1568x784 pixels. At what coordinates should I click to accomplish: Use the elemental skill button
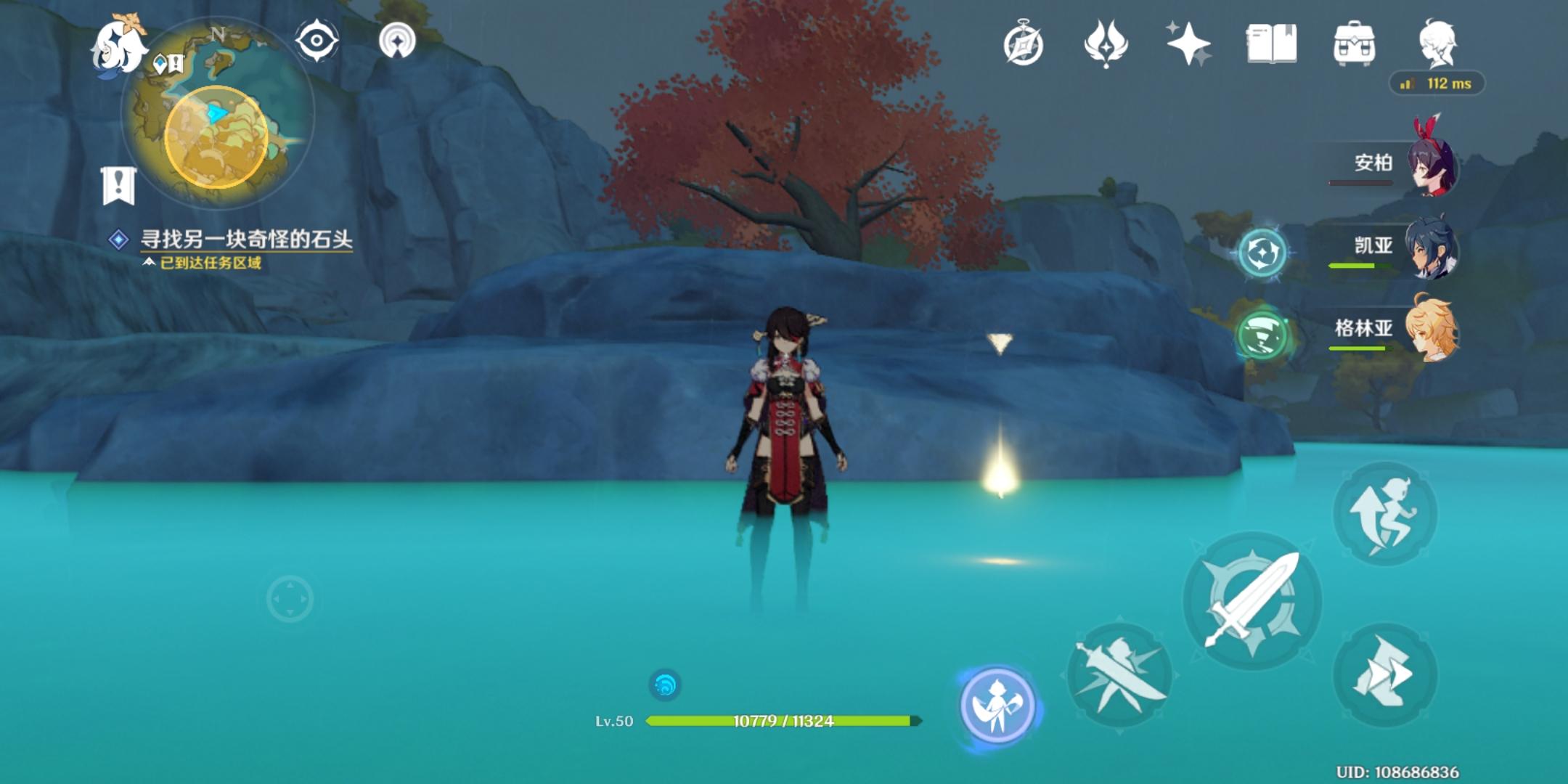(1119, 677)
